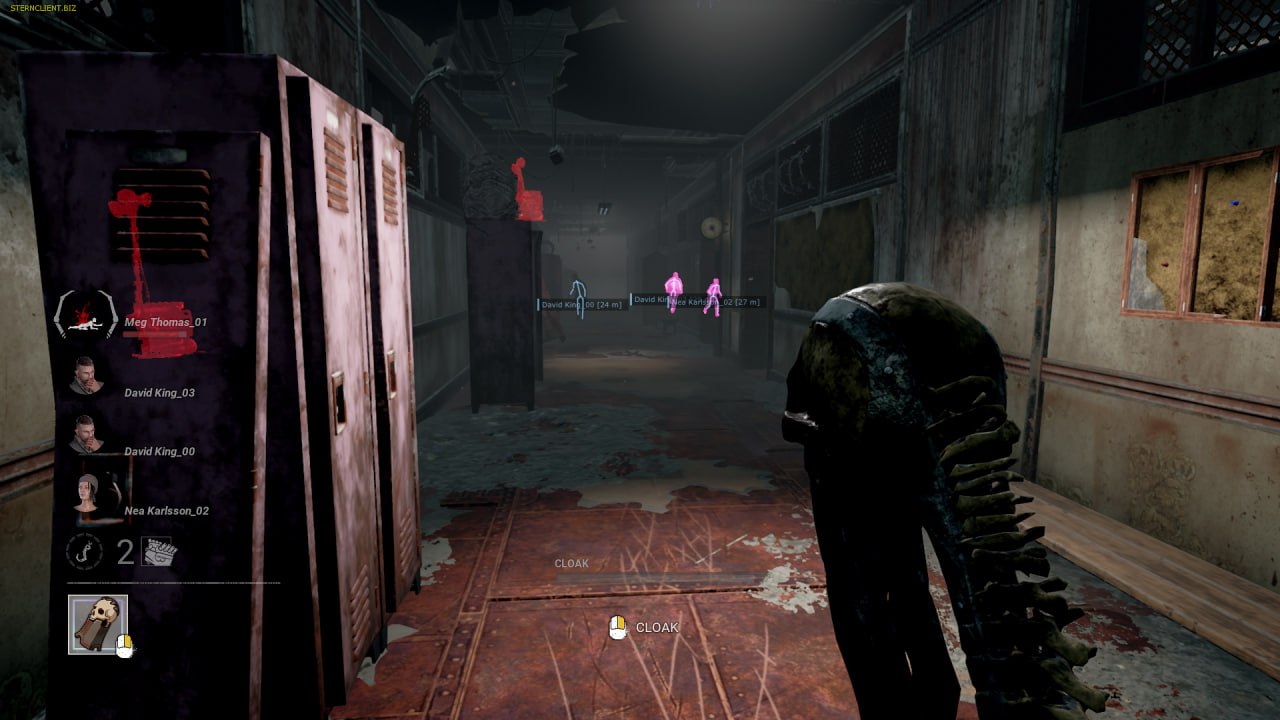
Task: Choose David King_00 survivor portrait
Action: (x=87, y=436)
